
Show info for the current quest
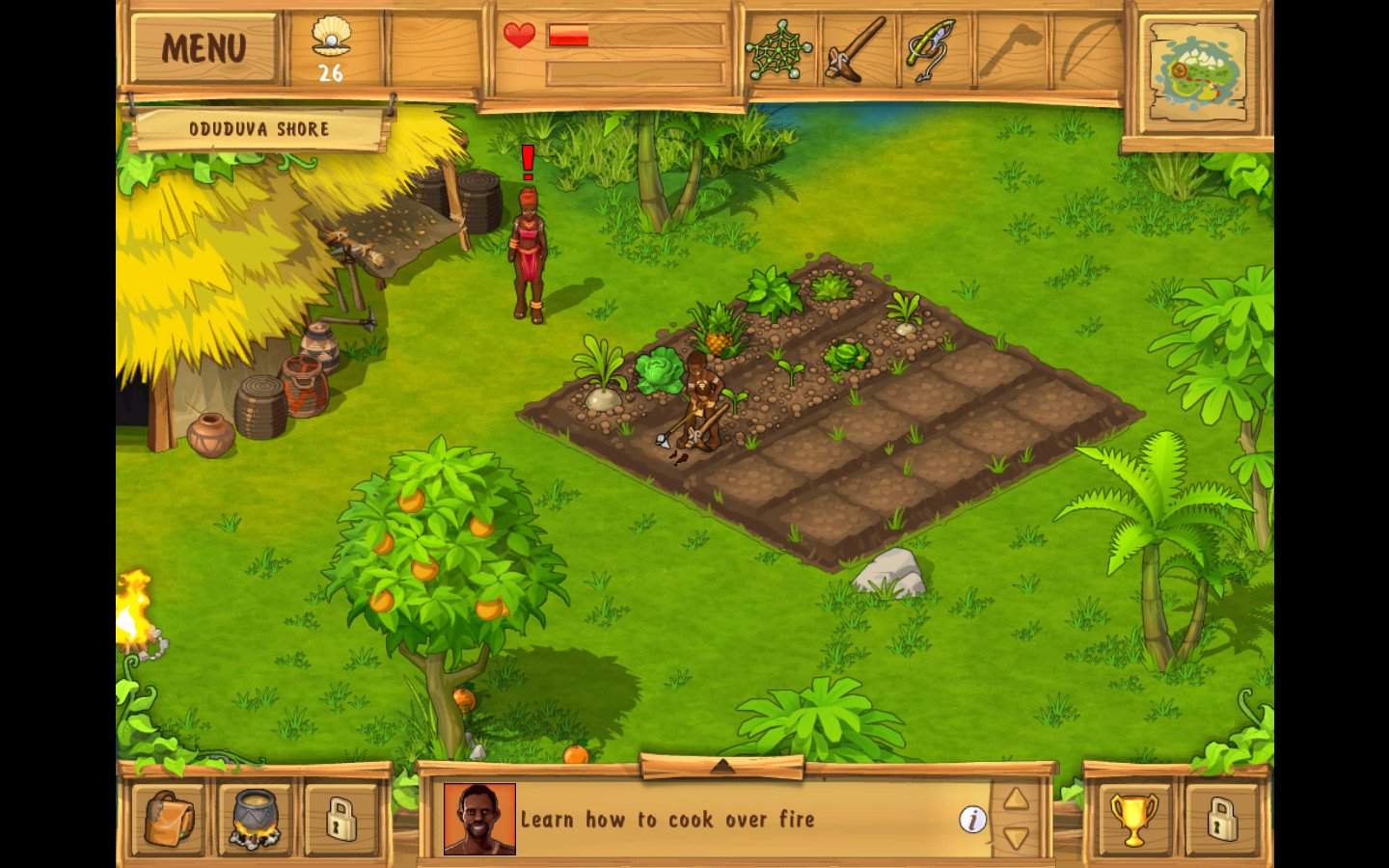(972, 820)
